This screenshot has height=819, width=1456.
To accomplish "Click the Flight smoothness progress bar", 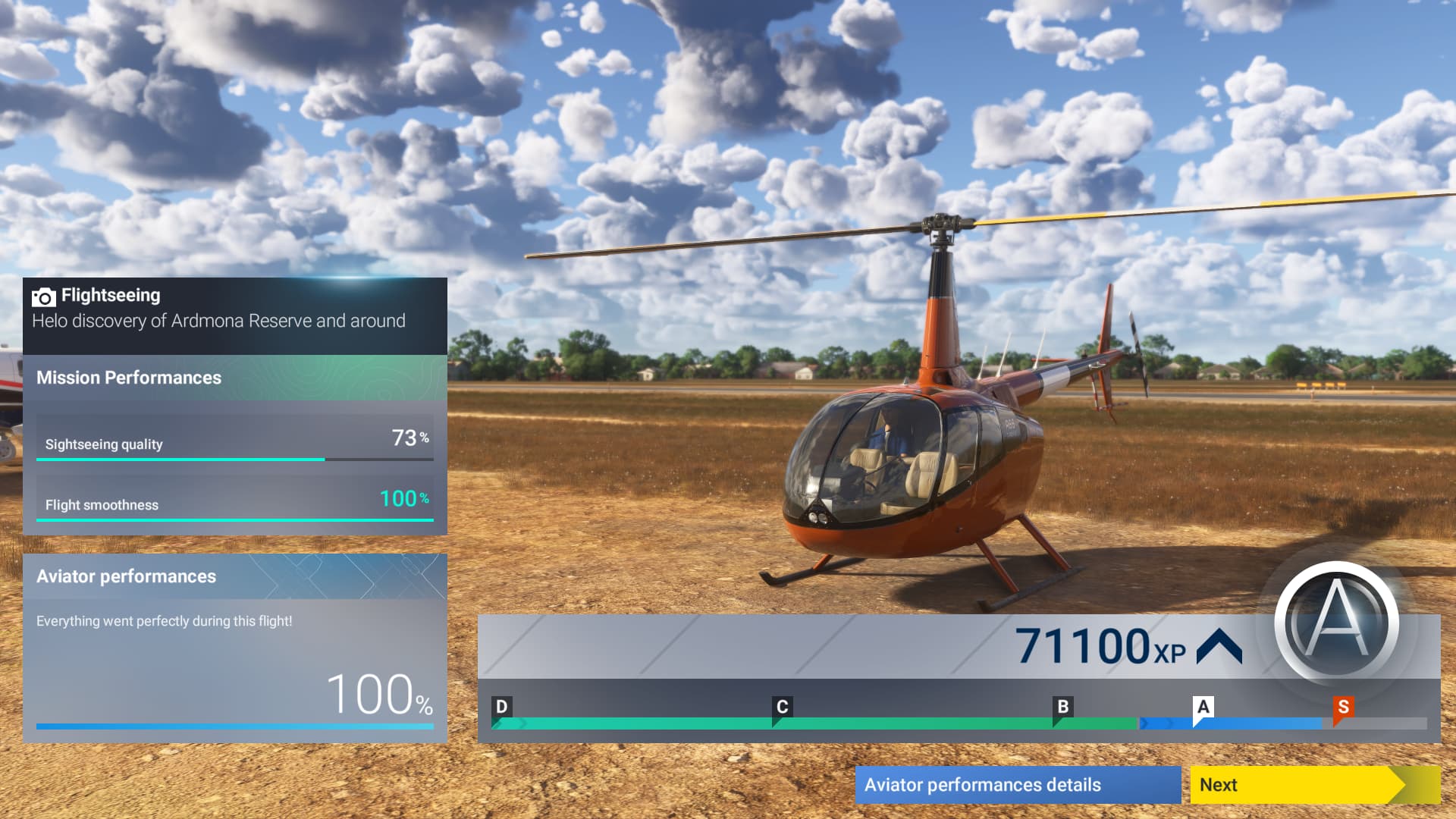I will tap(234, 519).
